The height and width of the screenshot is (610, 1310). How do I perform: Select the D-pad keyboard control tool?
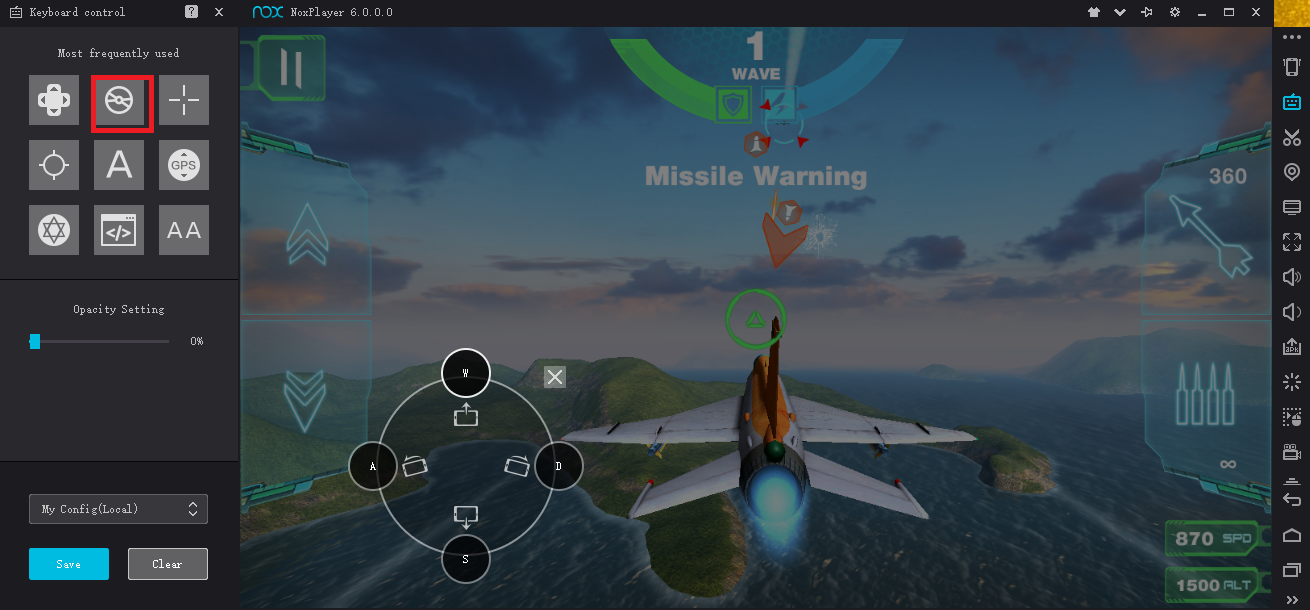[x=54, y=100]
